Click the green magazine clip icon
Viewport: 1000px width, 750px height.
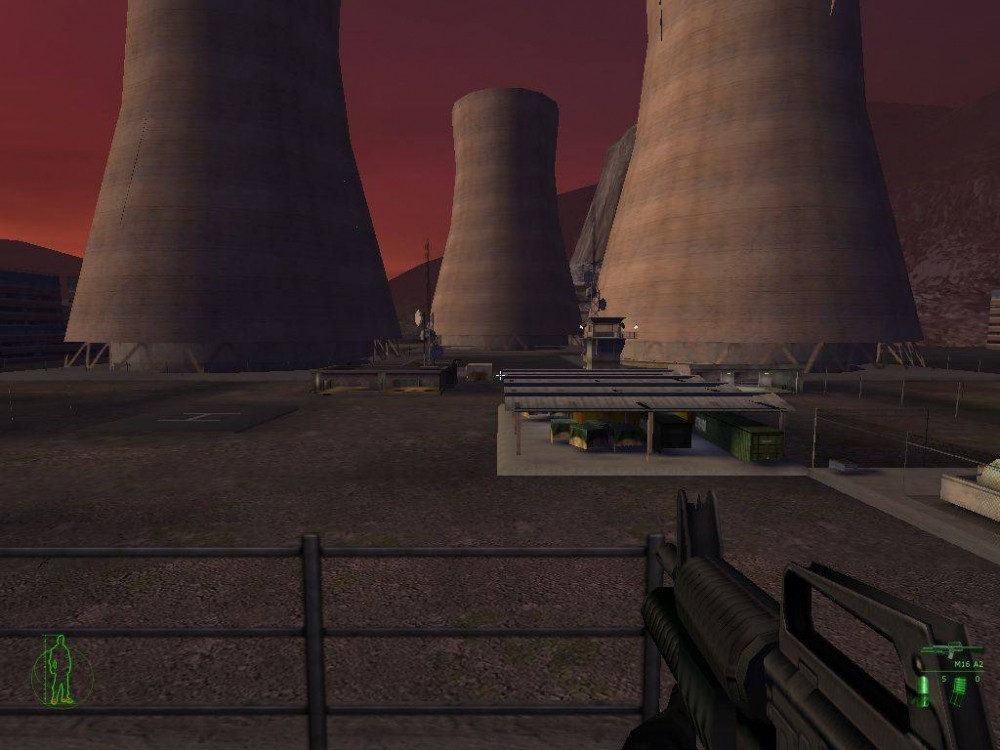(959, 690)
